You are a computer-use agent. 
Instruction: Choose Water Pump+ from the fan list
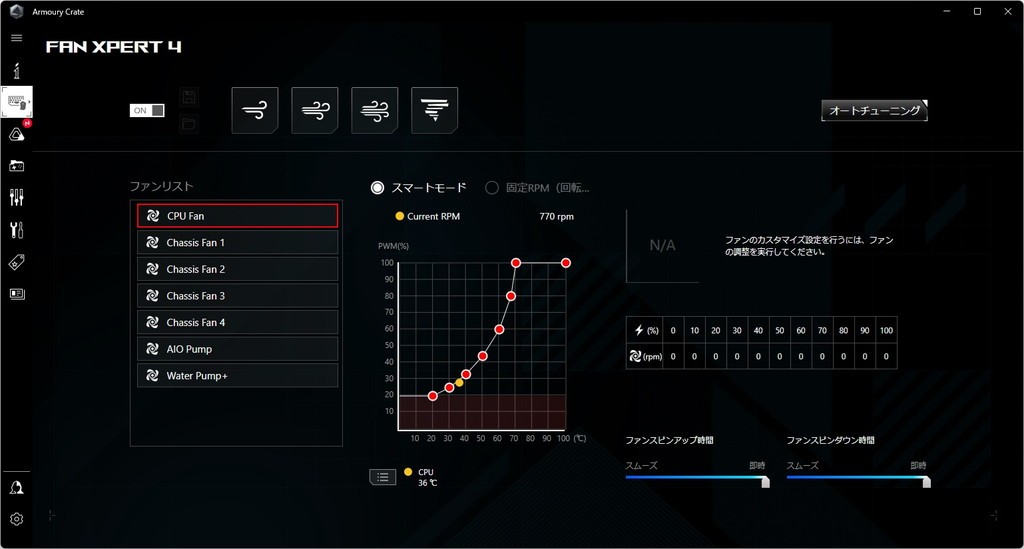click(x=238, y=376)
